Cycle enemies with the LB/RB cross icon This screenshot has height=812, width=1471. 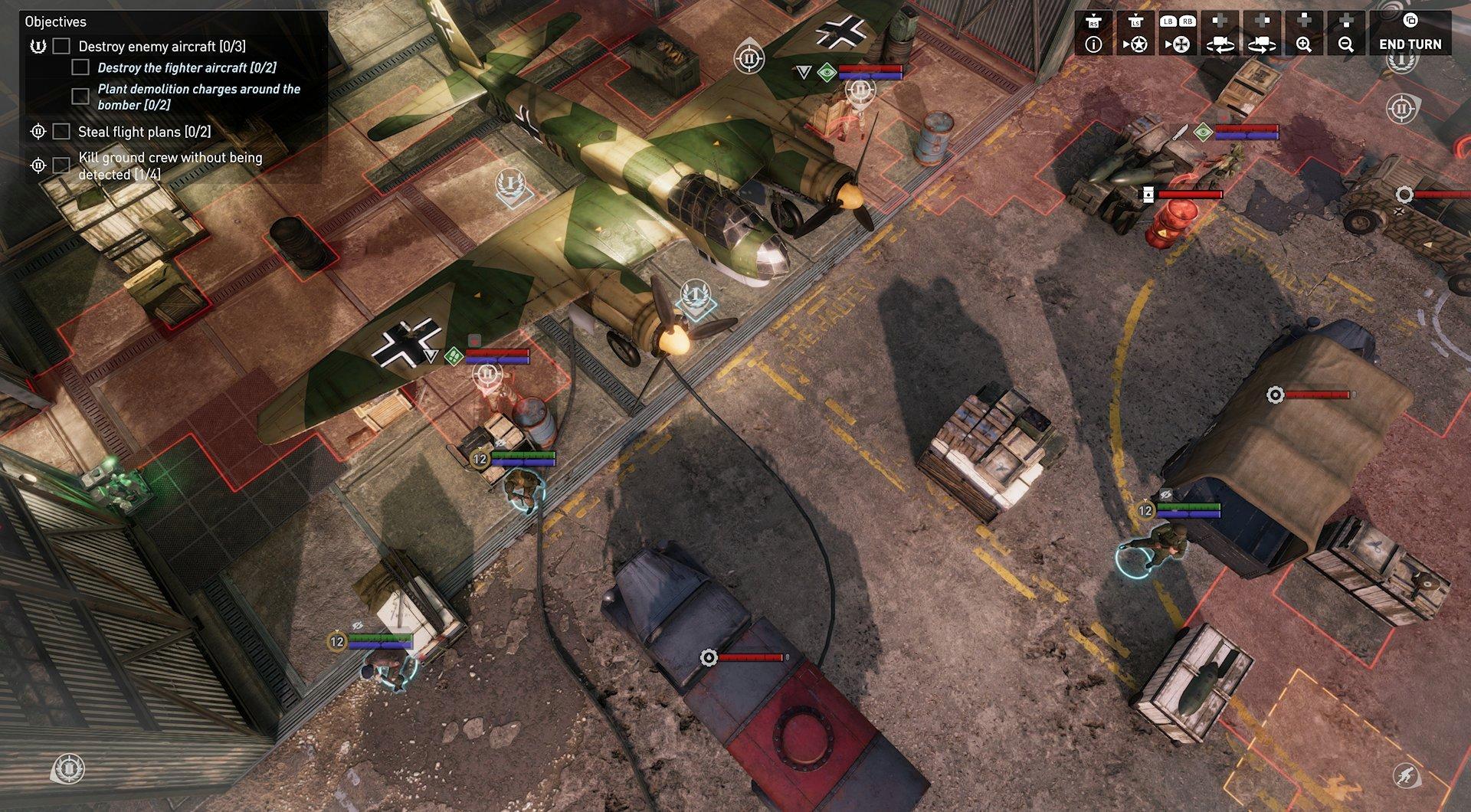pos(1180,42)
